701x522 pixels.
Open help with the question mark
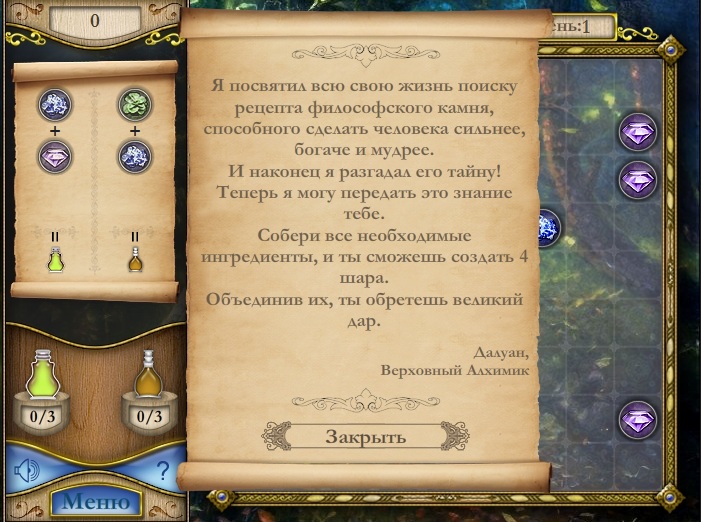point(163,469)
